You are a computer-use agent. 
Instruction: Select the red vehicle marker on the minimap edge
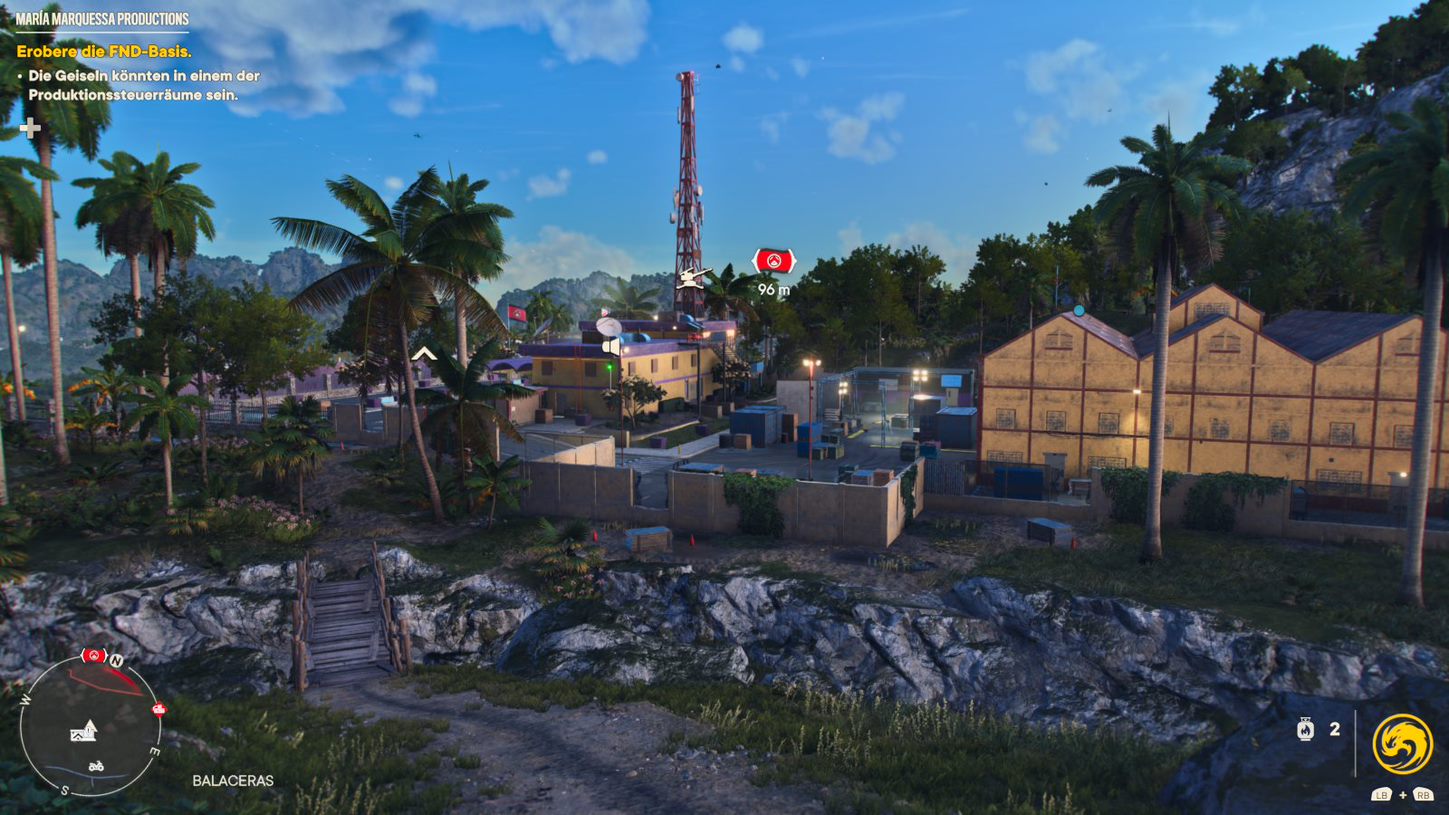pyautogui.click(x=158, y=709)
